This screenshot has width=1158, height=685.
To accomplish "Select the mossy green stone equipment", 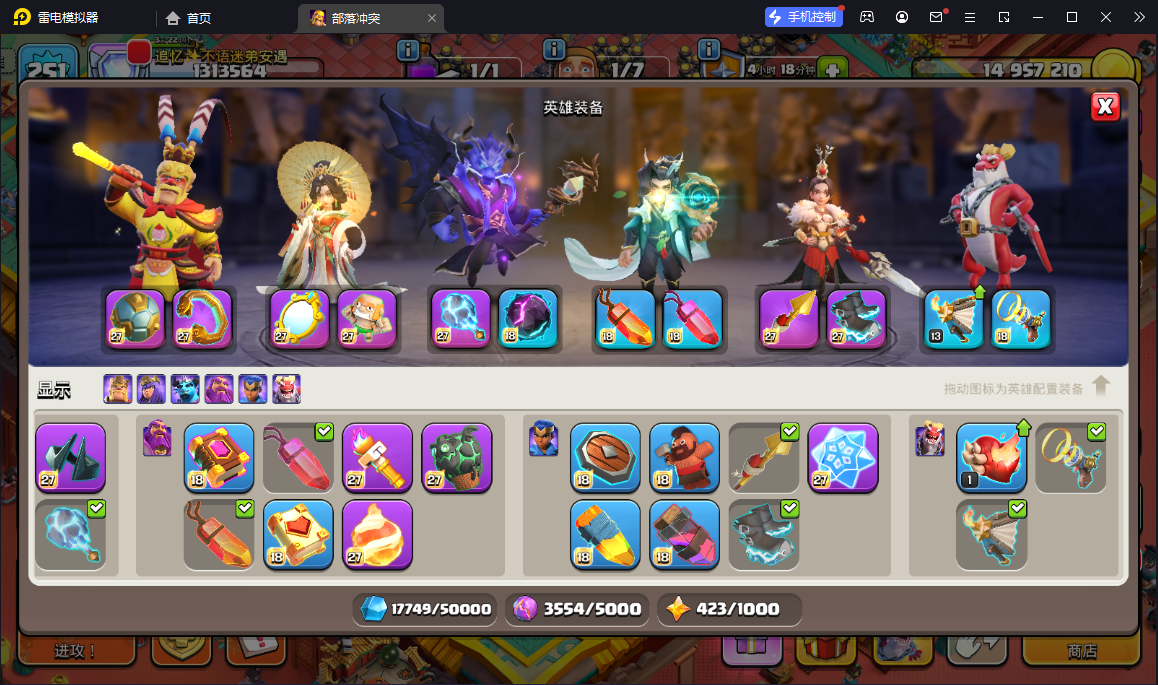I will pos(457,458).
